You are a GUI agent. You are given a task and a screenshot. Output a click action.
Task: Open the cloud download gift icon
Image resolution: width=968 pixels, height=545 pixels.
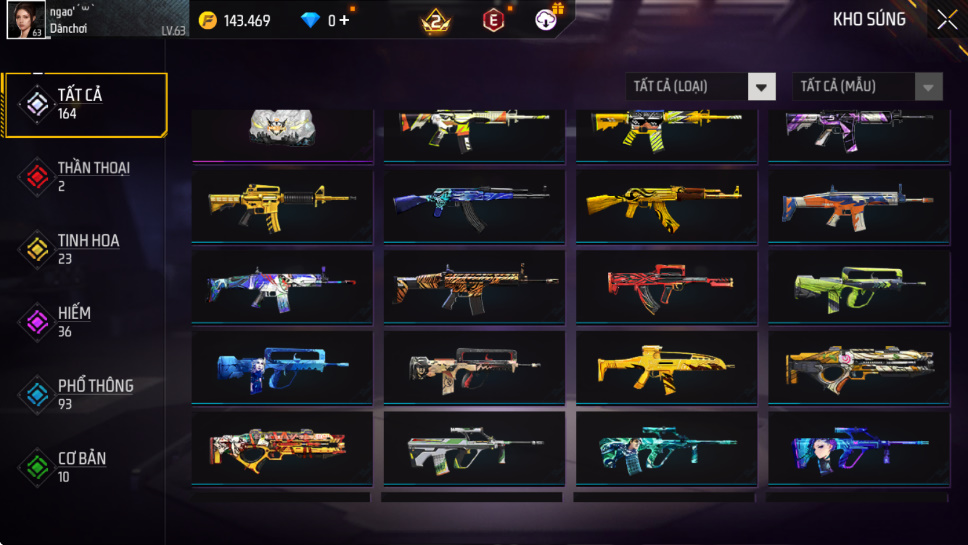point(547,20)
